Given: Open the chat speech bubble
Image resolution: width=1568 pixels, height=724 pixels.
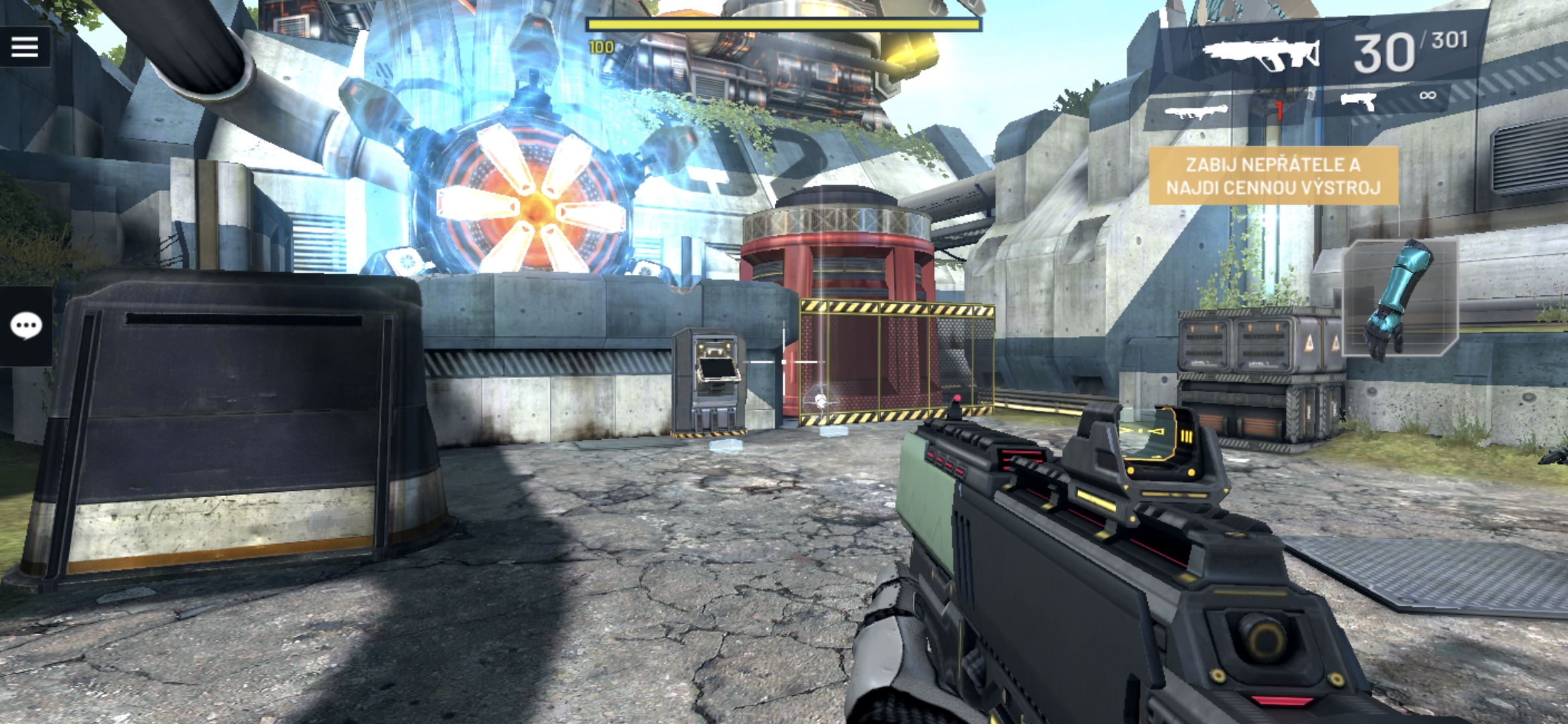Looking at the screenshot, I should point(26,326).
